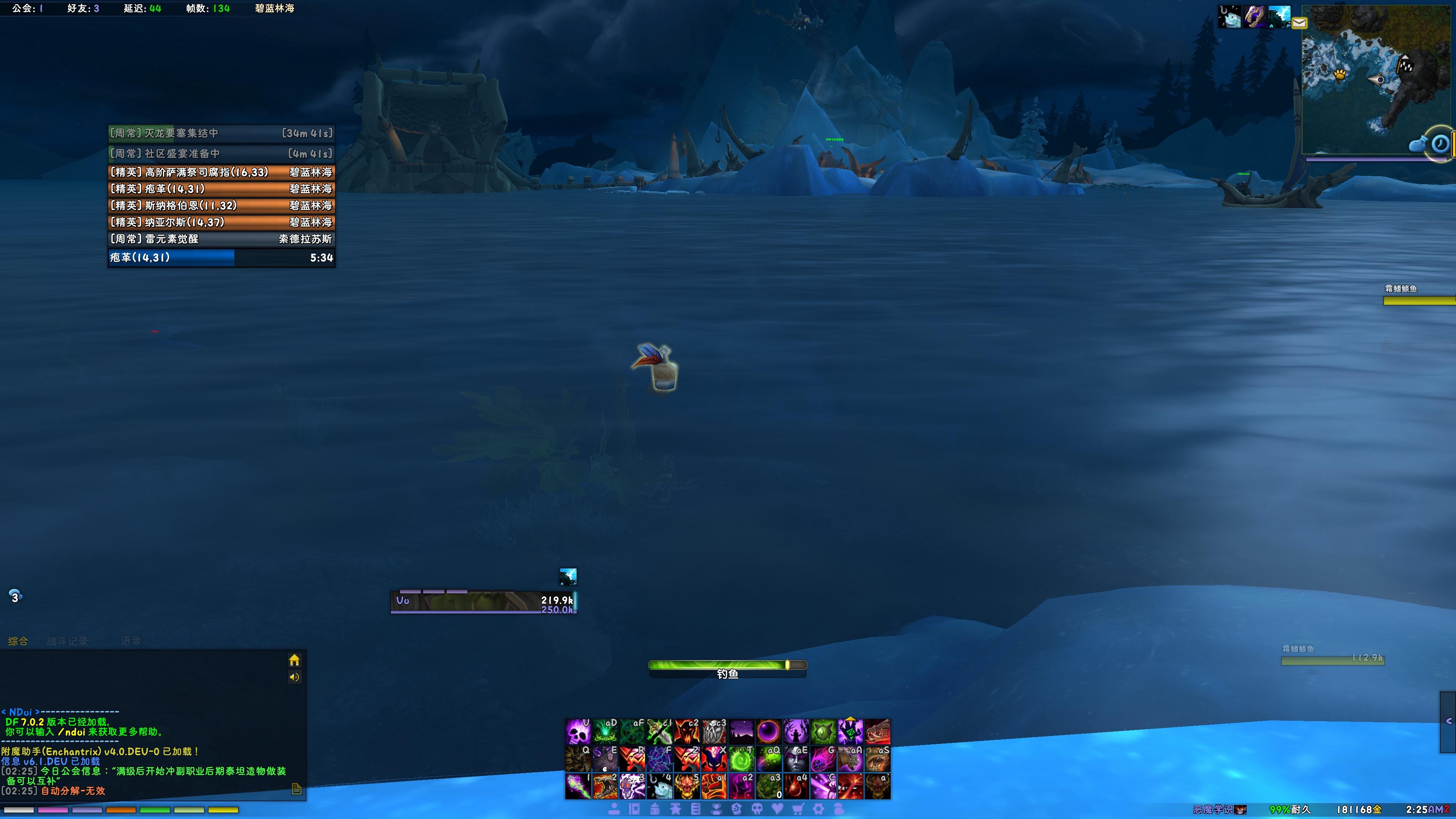Select the 综合 chat tab
The width and height of the screenshot is (1456, 819).
point(18,641)
